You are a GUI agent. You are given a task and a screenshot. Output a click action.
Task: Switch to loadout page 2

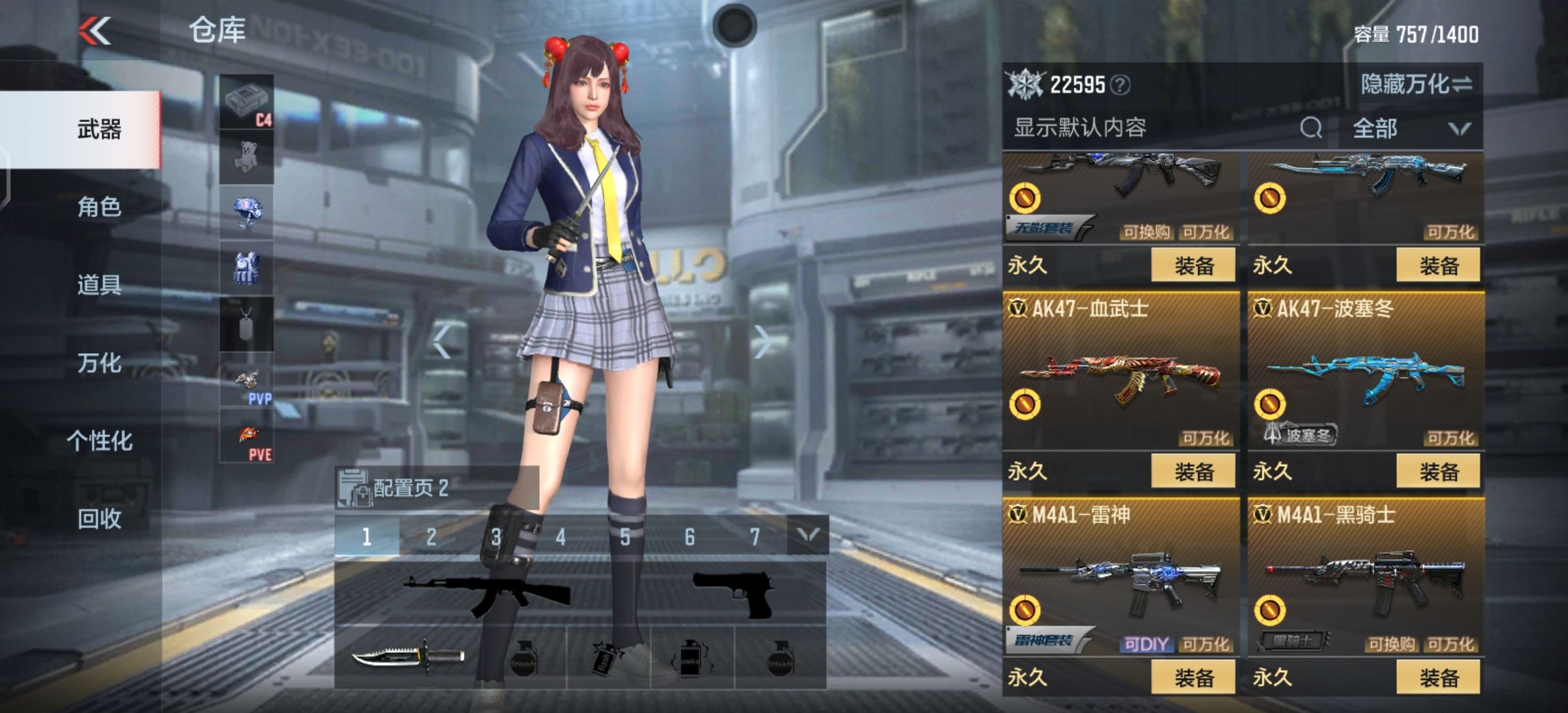pos(431,537)
